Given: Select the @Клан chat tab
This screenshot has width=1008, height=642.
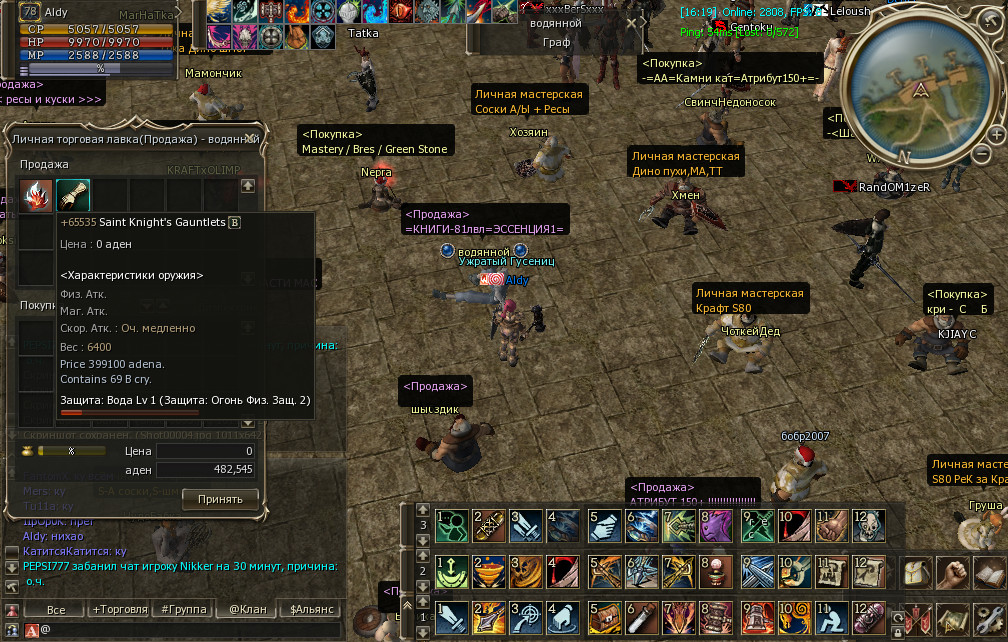Looking at the screenshot, I should (245, 609).
